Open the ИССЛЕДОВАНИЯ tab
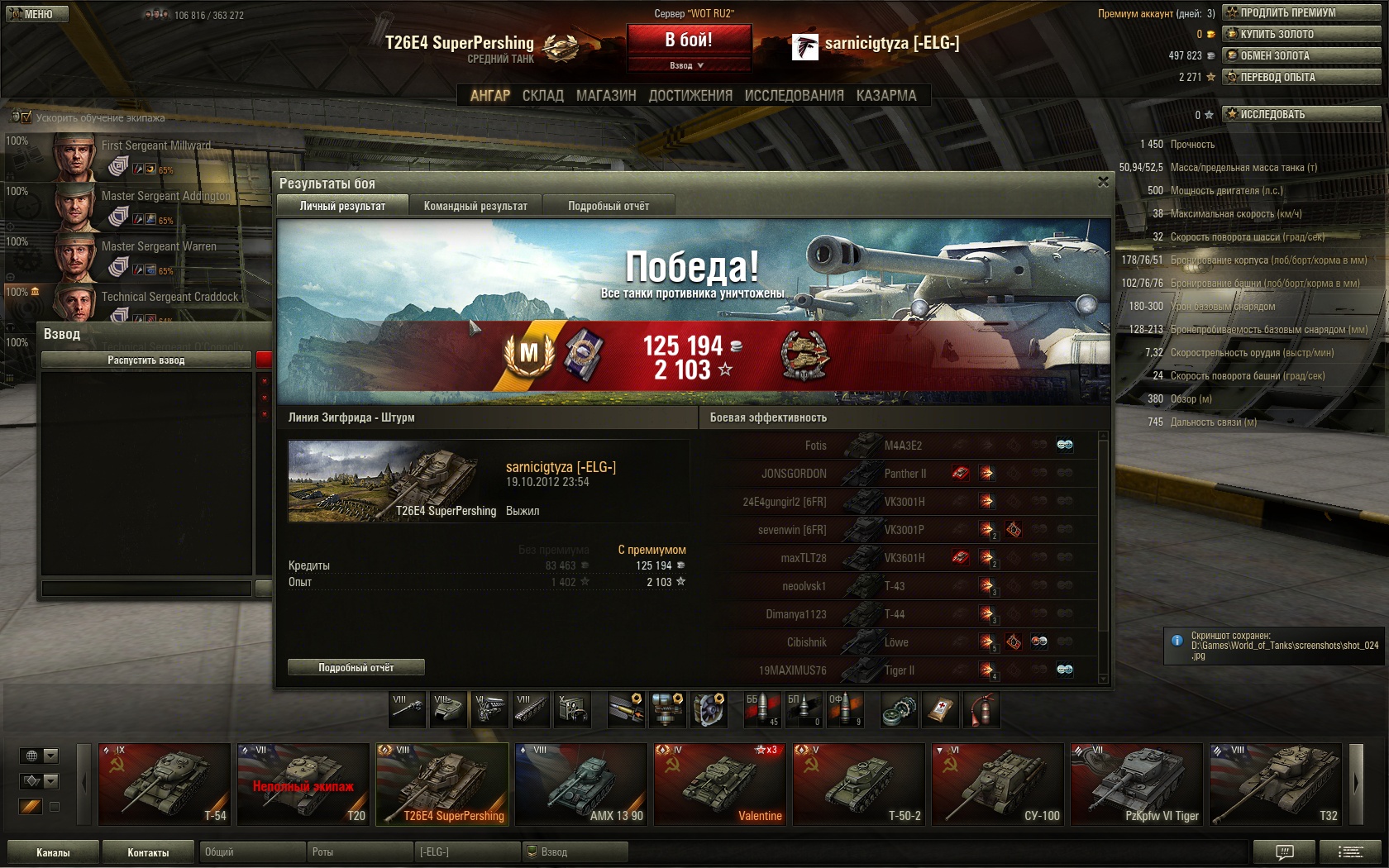 coord(794,96)
